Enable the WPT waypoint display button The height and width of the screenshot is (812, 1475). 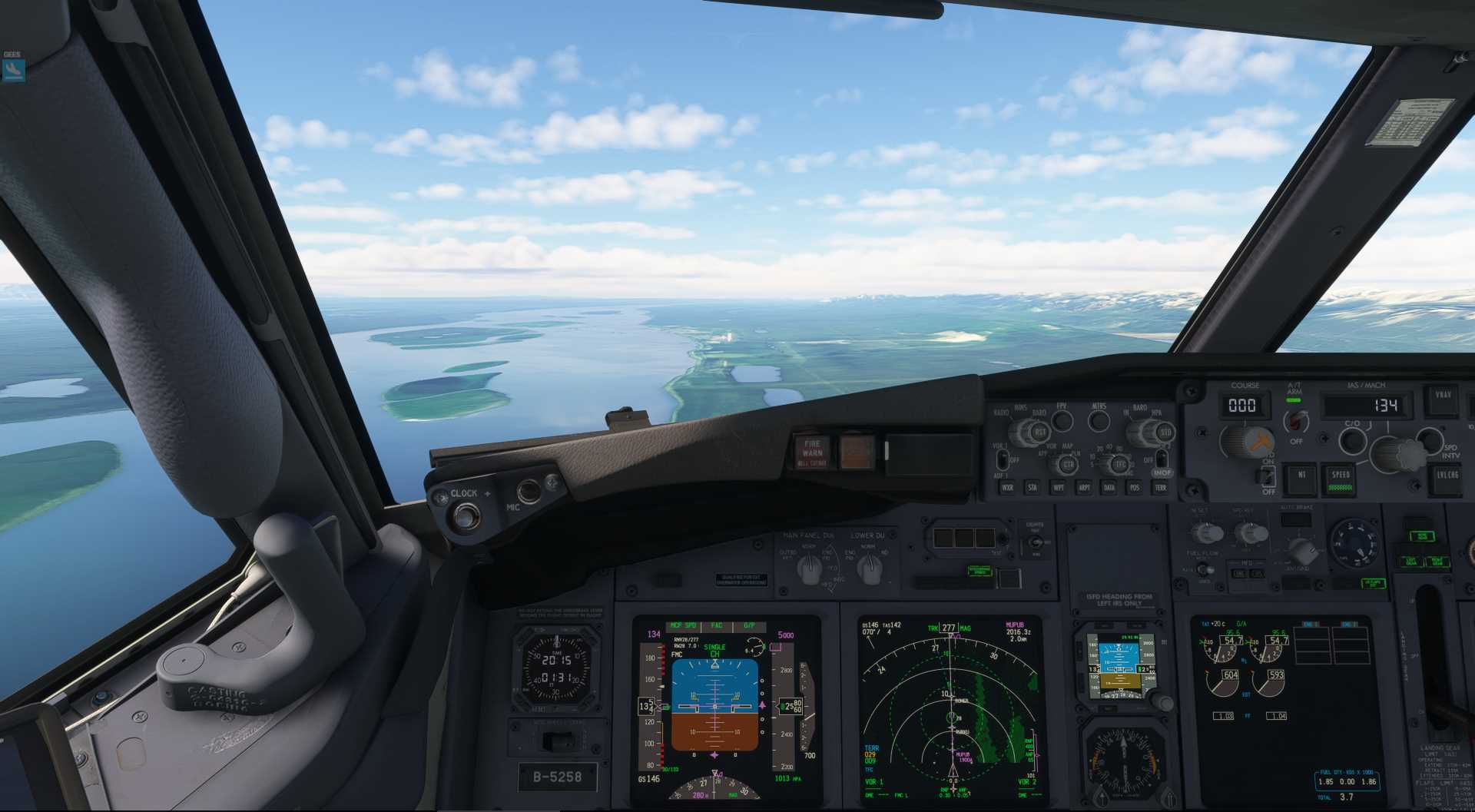pyautogui.click(x=1059, y=487)
